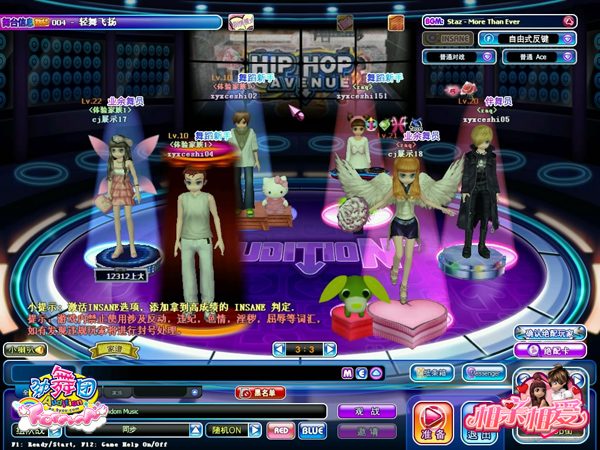Click the 给配卡 button
The width and height of the screenshot is (600, 450).
tap(549, 351)
